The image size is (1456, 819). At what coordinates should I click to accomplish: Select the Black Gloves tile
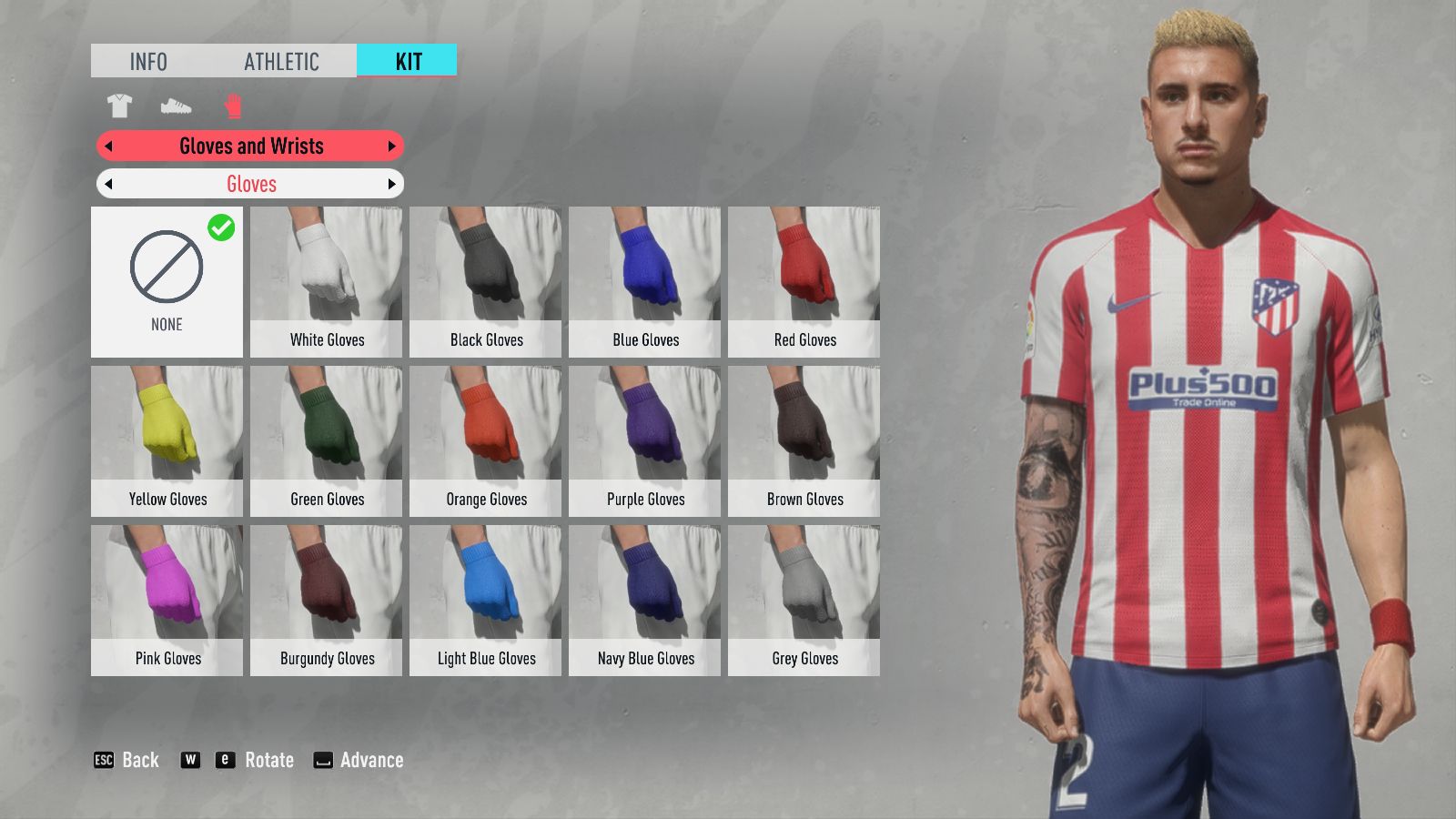click(485, 282)
